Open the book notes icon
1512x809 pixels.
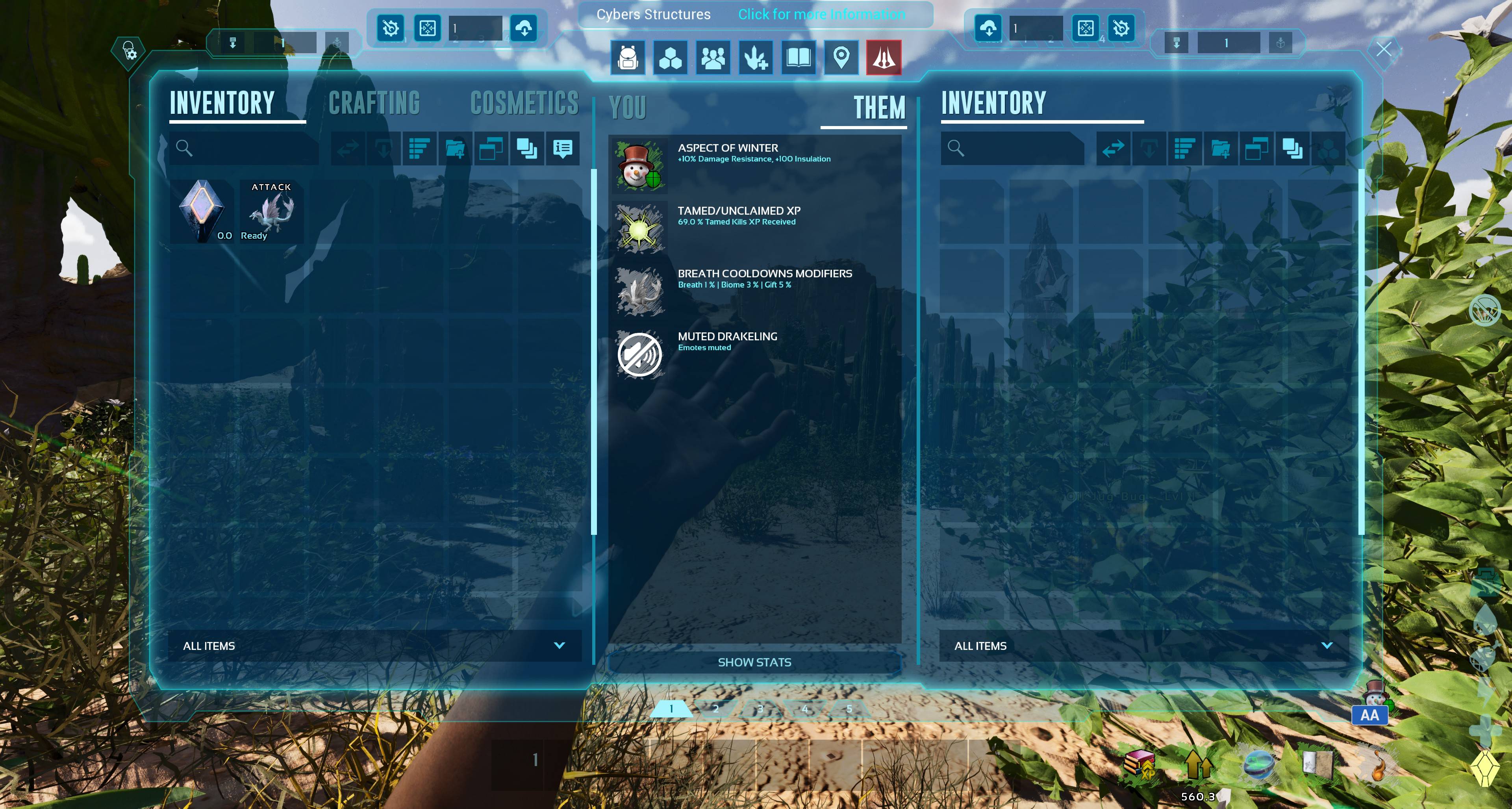pyautogui.click(x=798, y=58)
